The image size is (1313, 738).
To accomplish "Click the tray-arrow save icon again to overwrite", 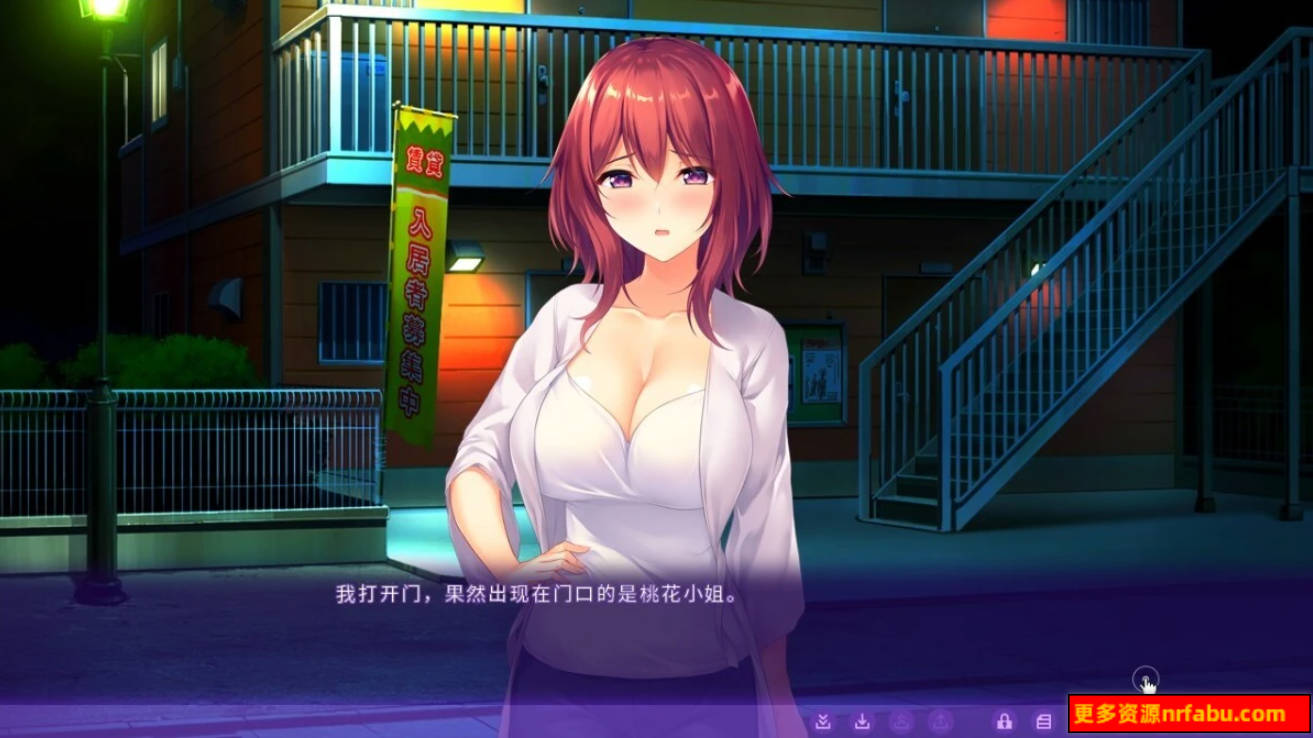I will [862, 720].
